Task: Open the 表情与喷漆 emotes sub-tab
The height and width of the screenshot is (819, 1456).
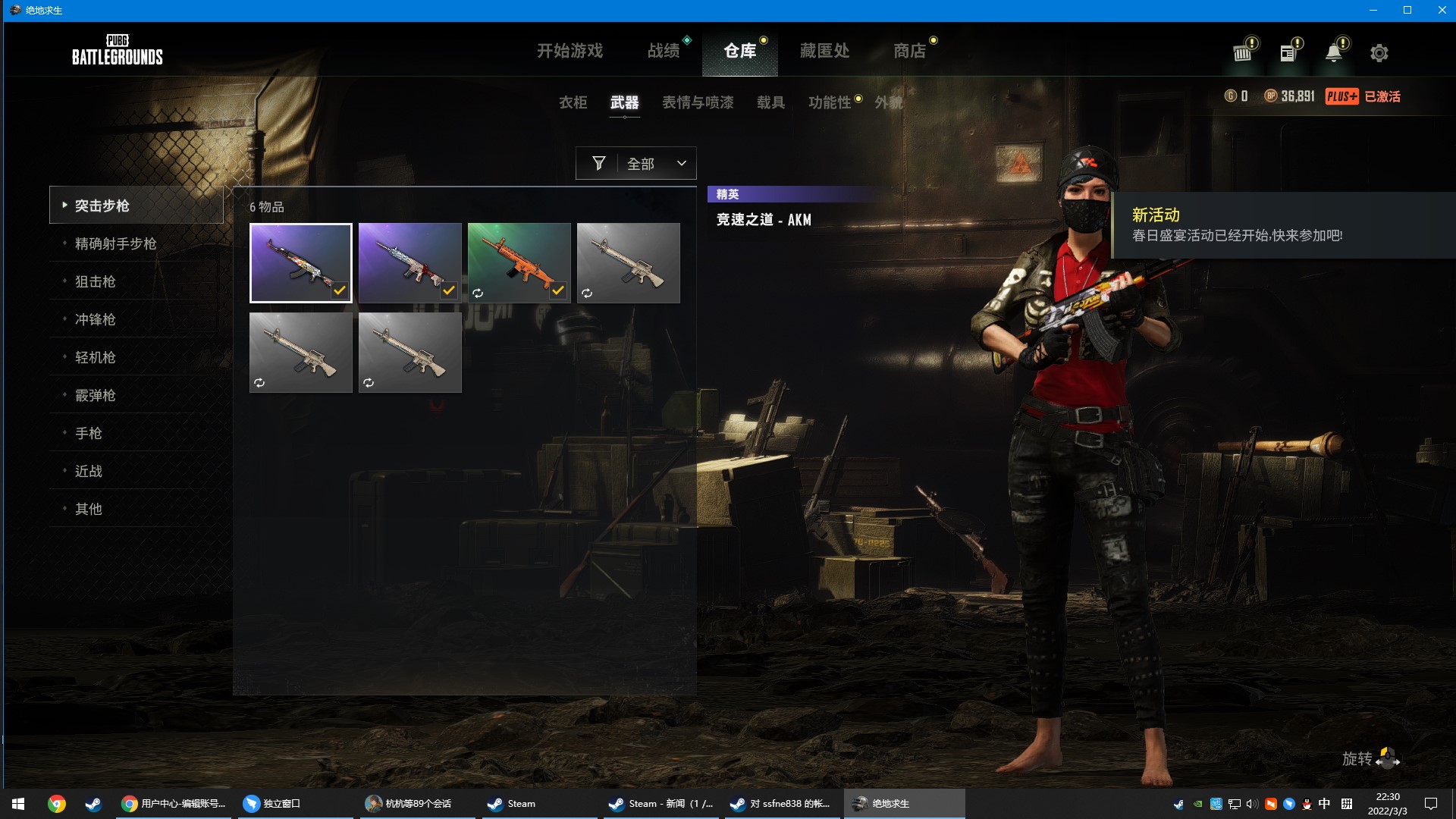Action: 698,102
